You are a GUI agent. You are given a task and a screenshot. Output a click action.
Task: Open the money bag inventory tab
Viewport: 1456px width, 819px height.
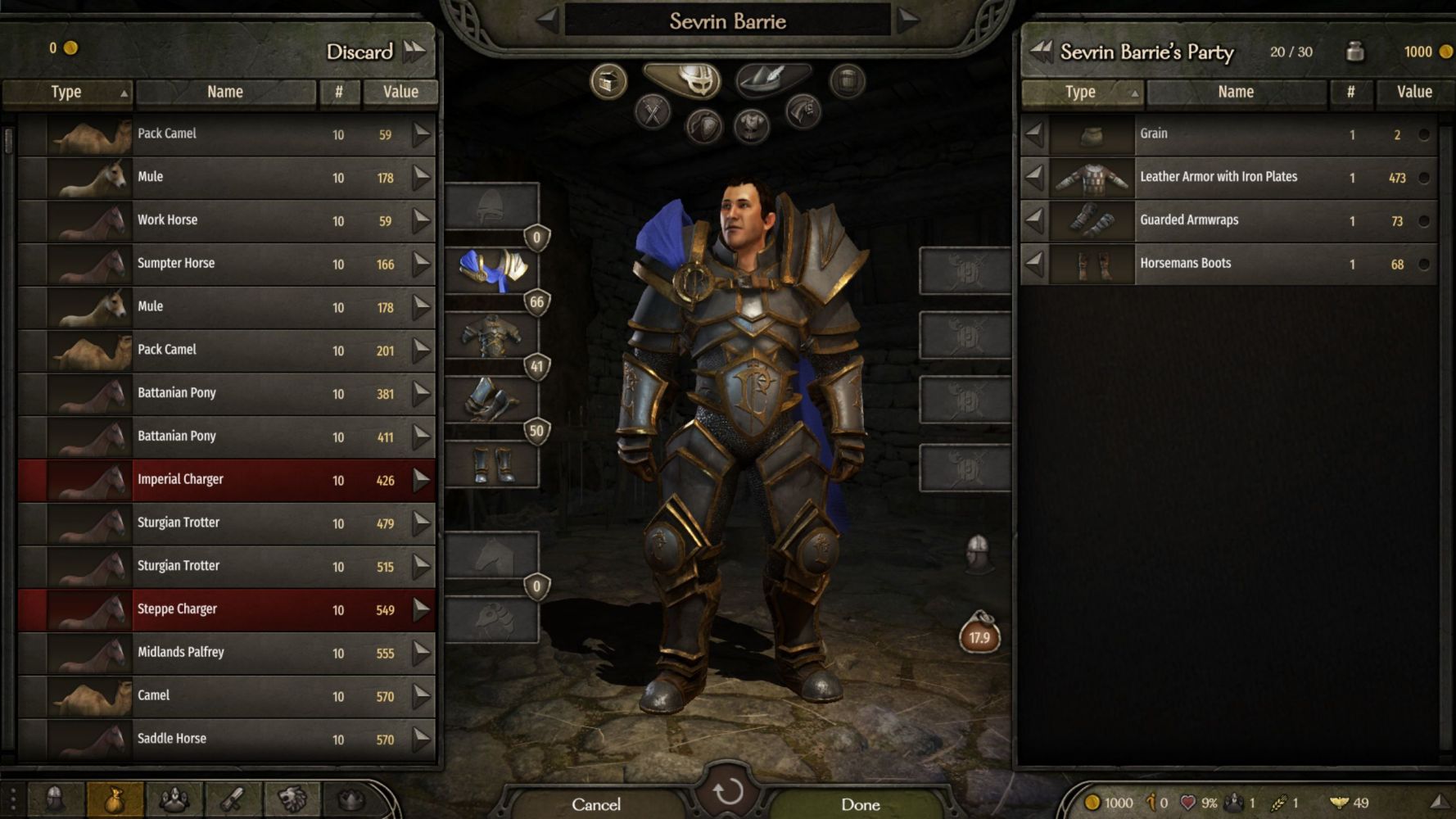click(x=114, y=799)
